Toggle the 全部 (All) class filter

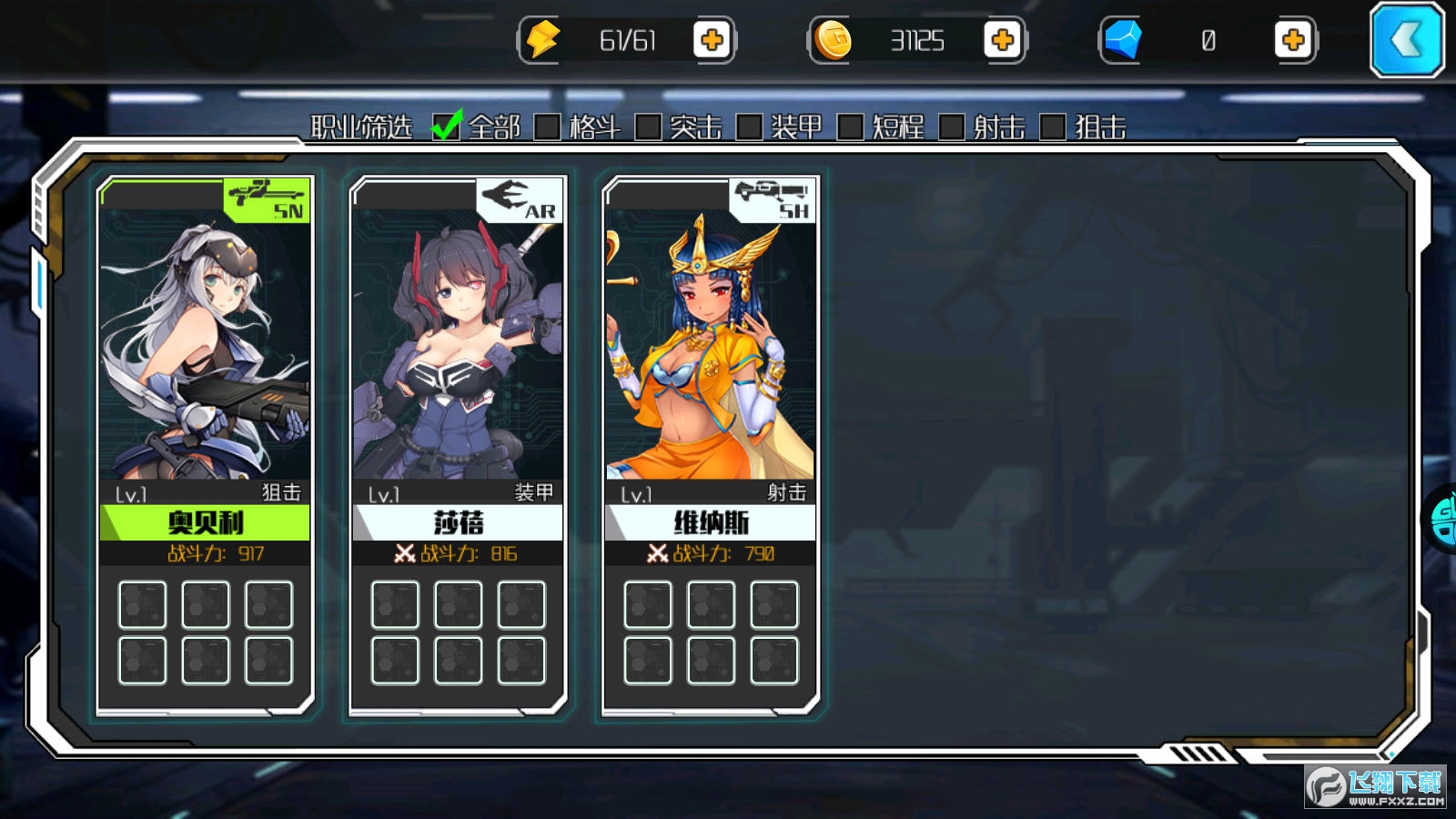coord(446,127)
